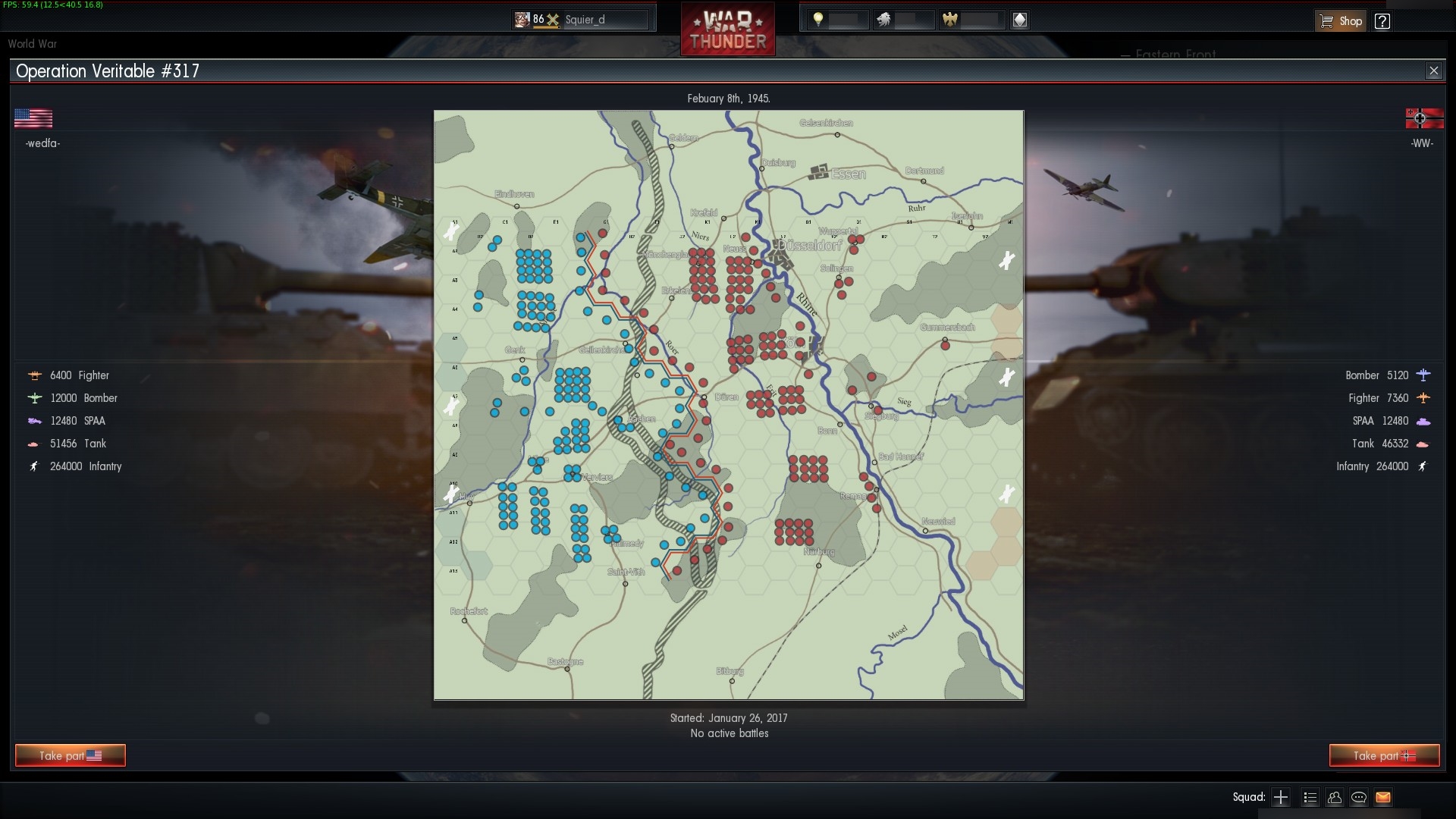
Task: Click the Infantry unit icon on the right
Action: click(x=1423, y=467)
